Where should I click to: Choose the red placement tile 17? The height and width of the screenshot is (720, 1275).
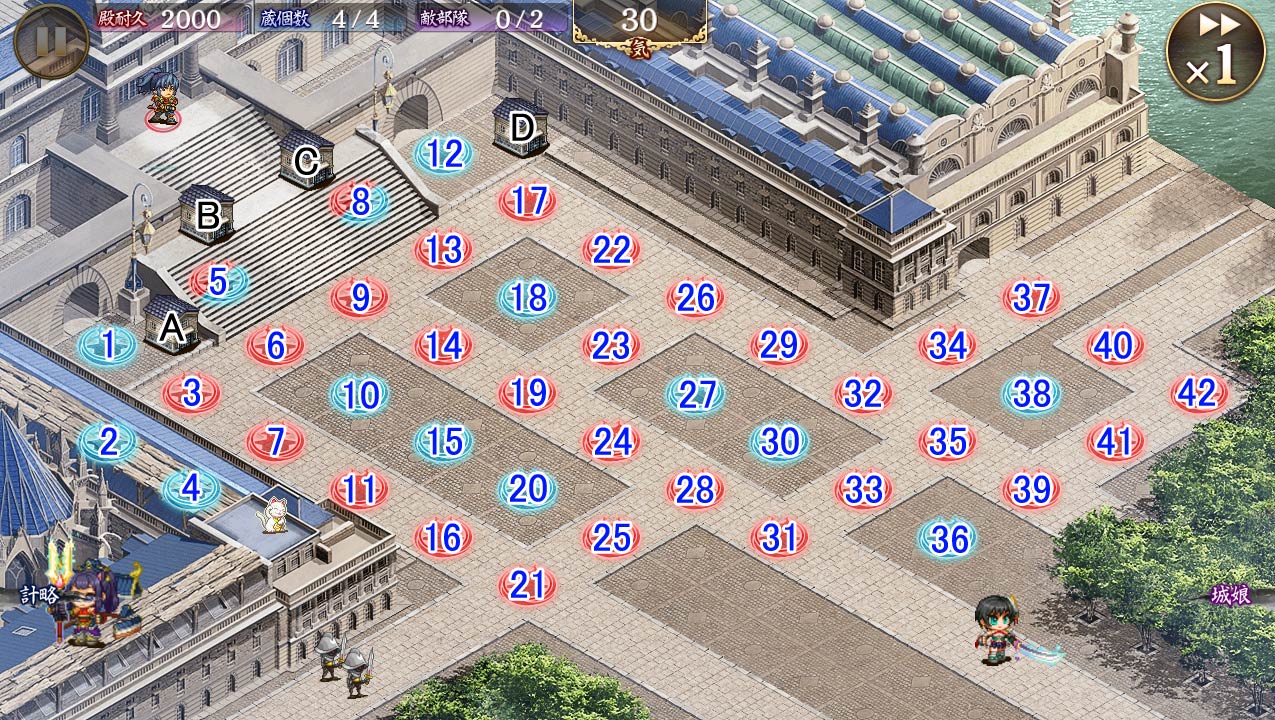tap(527, 202)
